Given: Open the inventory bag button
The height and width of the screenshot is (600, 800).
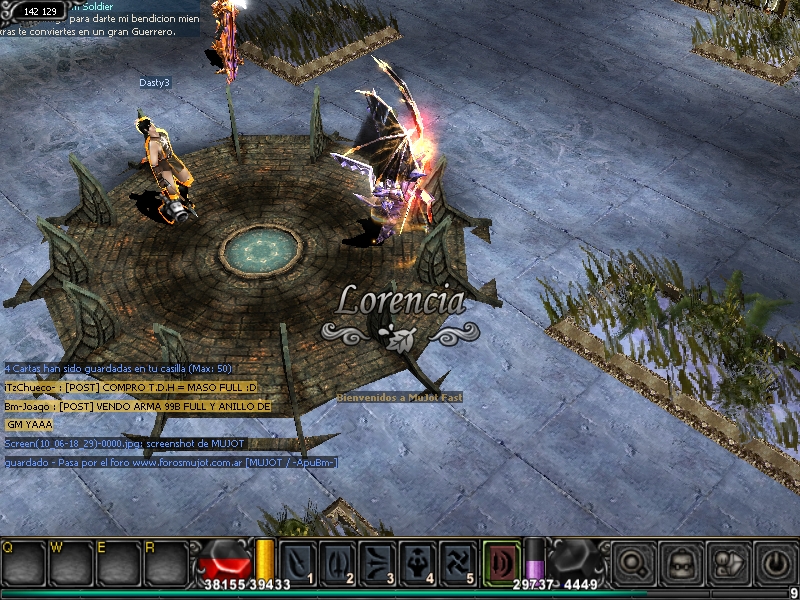Looking at the screenshot, I should 681,563.
